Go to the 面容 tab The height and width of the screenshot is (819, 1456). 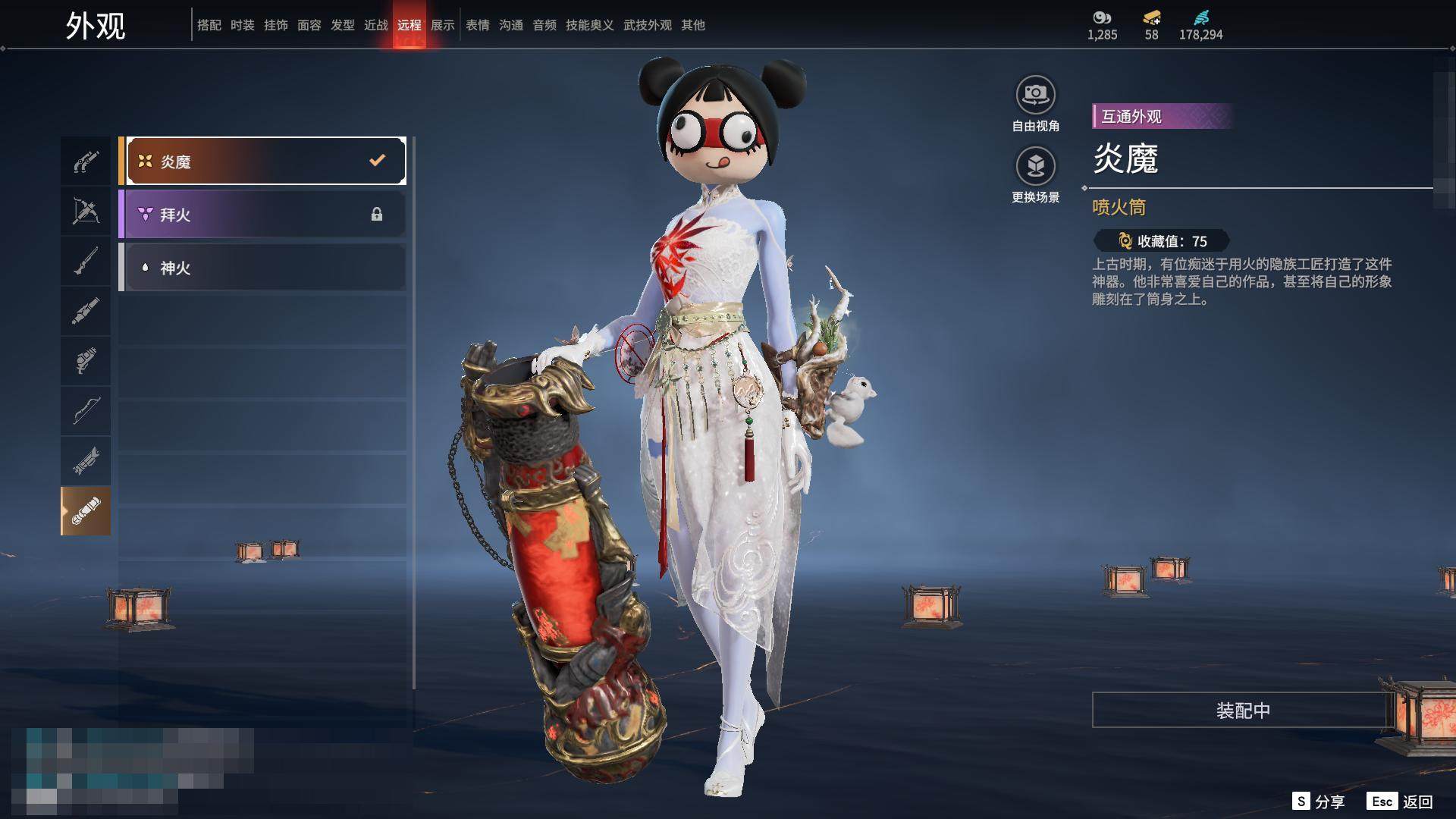click(309, 25)
